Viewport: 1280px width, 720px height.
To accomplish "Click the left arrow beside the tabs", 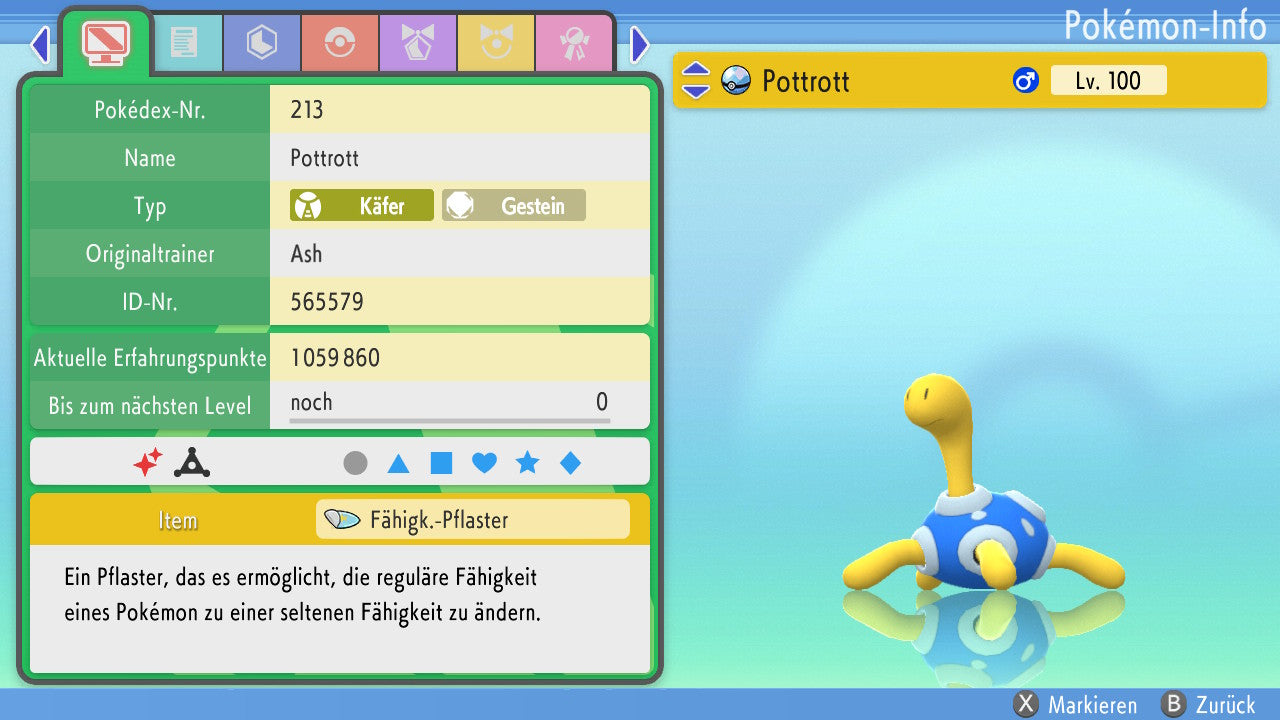I will 40,44.
